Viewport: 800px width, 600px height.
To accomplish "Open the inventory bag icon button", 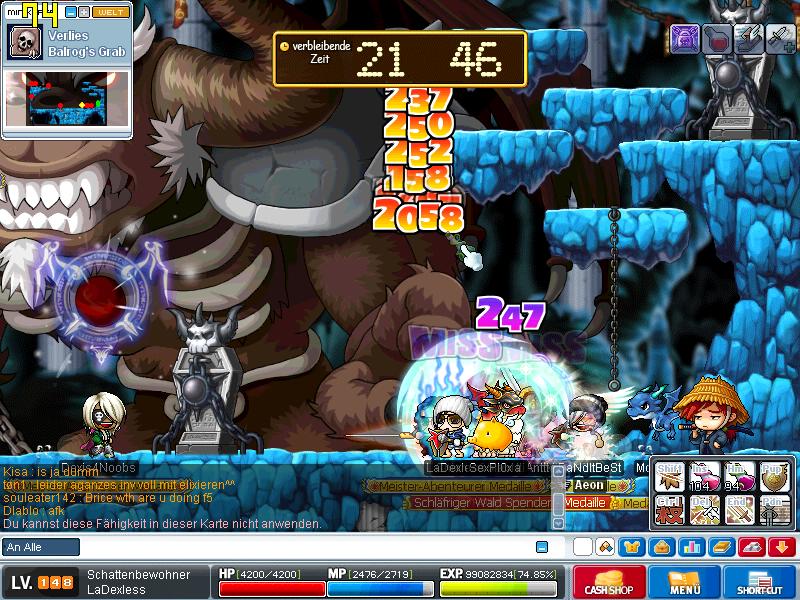I will point(662,547).
